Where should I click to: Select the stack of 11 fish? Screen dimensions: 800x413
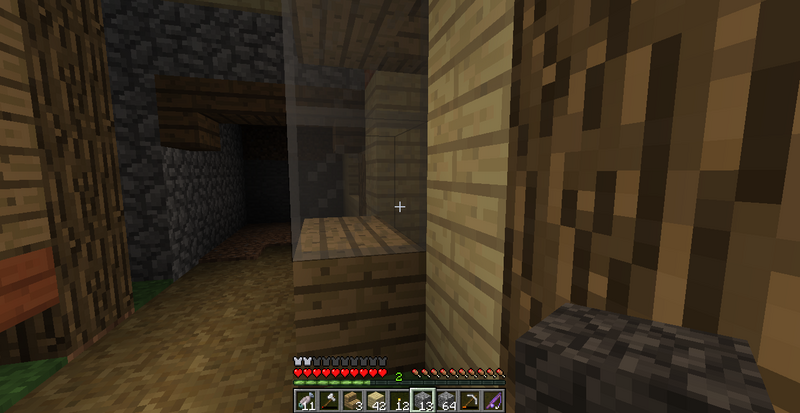pyautogui.click(x=304, y=401)
